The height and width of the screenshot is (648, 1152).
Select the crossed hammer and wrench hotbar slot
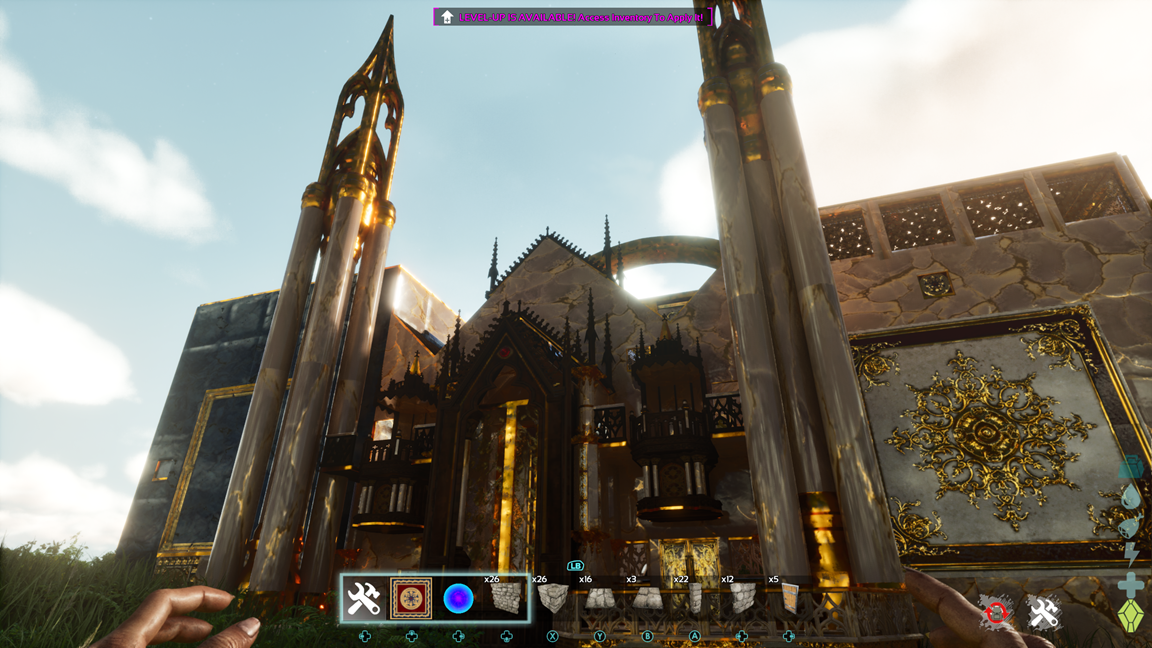click(363, 598)
